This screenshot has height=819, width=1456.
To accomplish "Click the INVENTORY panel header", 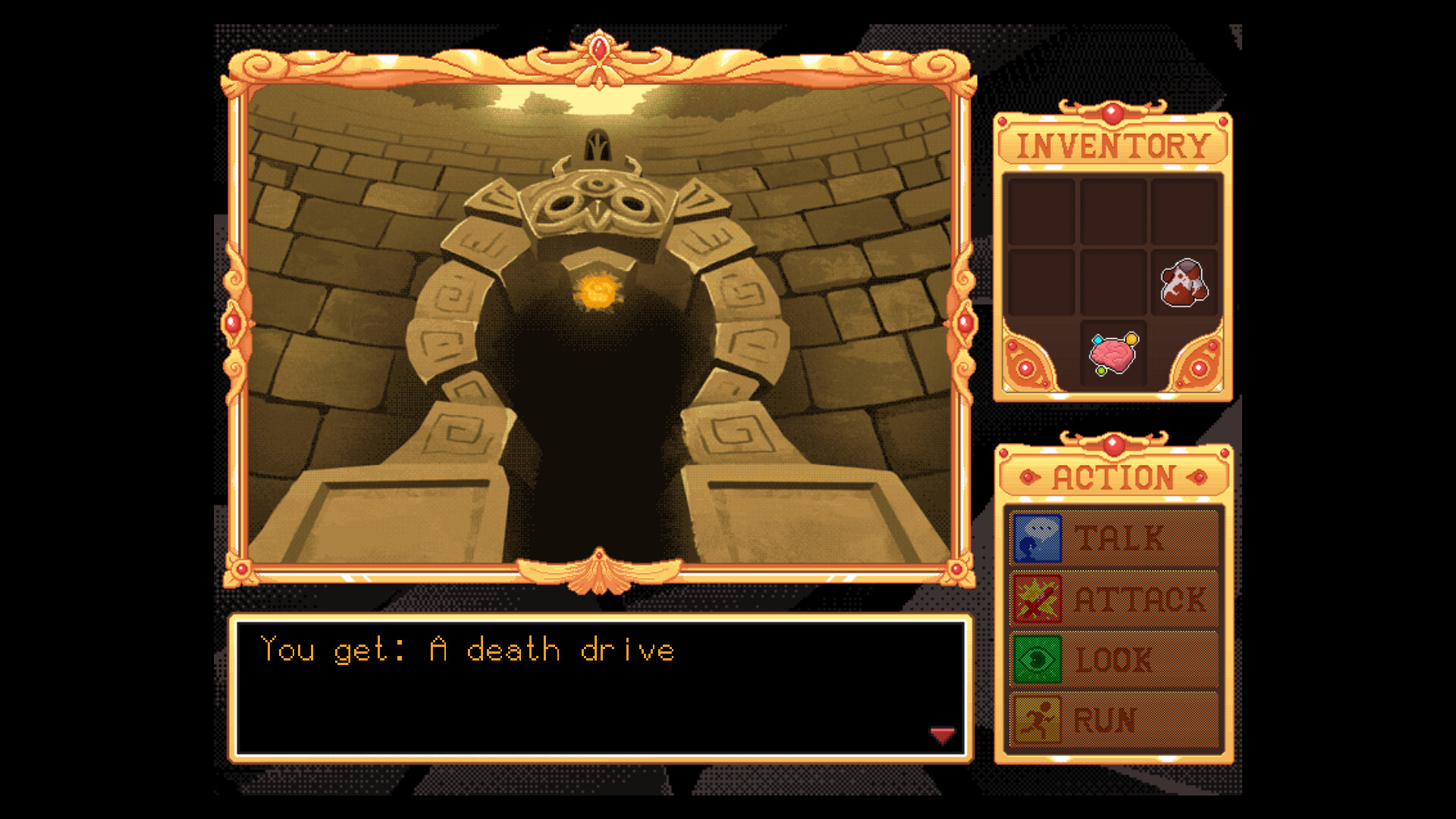I will tap(1112, 143).
